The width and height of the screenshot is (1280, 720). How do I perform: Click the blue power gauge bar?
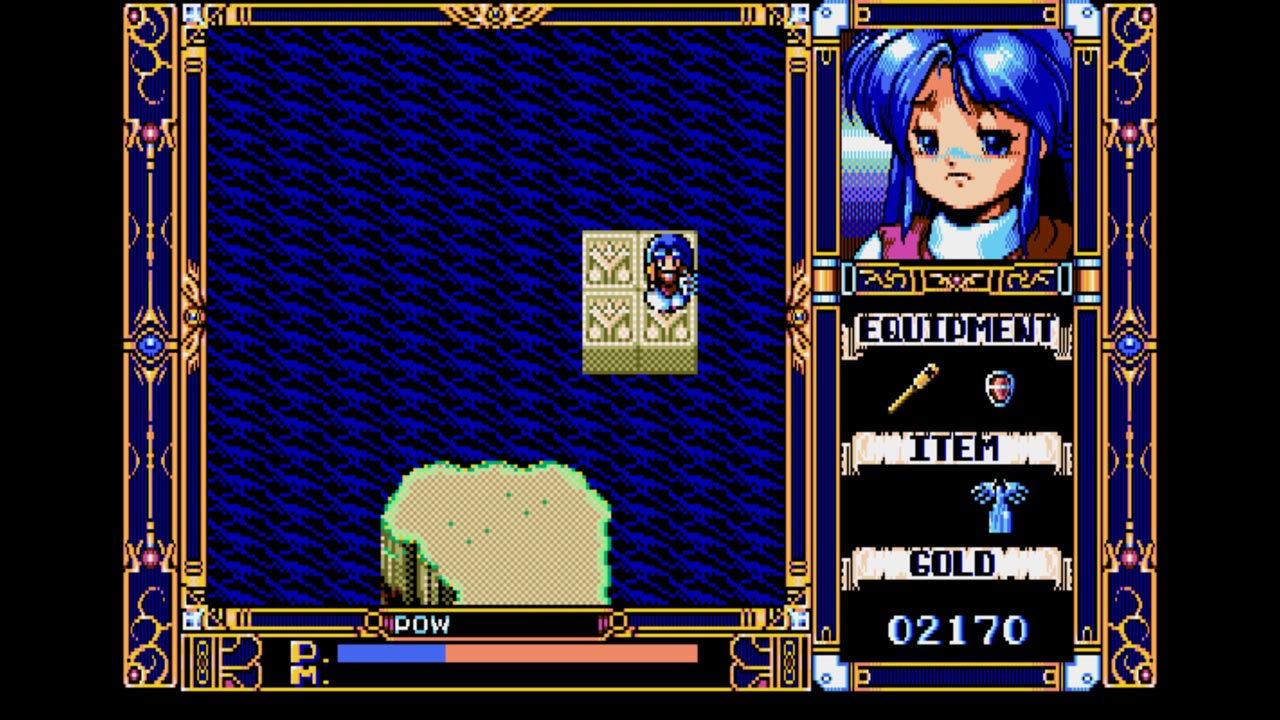390,655
